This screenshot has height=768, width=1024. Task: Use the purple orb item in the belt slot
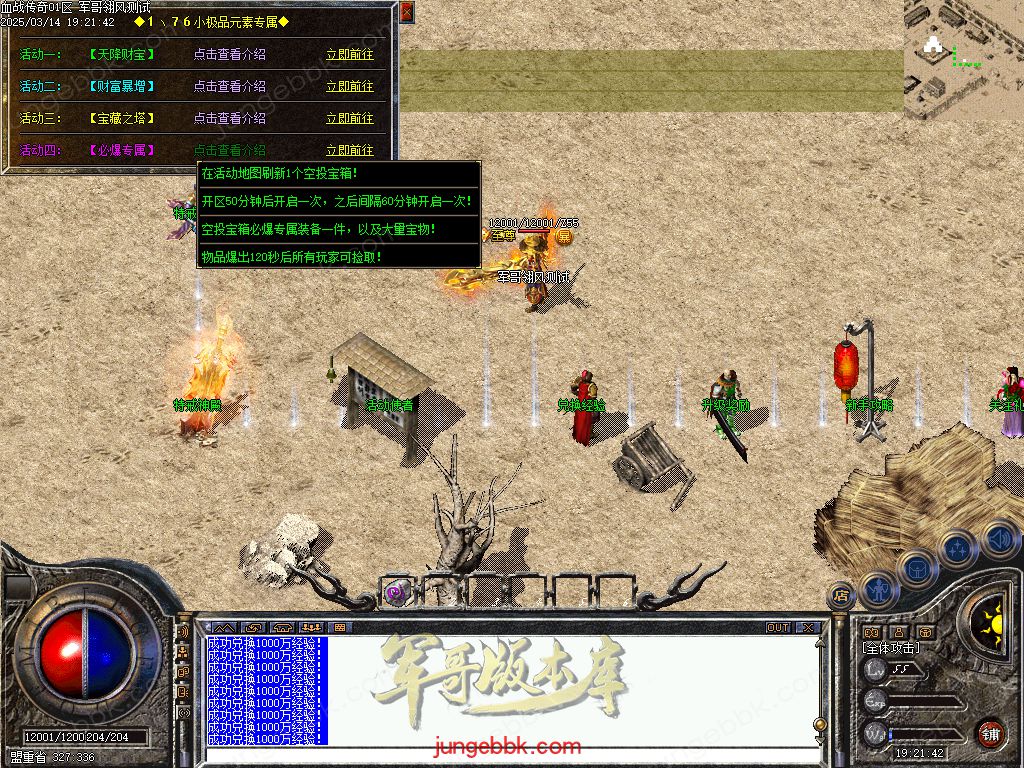(396, 593)
